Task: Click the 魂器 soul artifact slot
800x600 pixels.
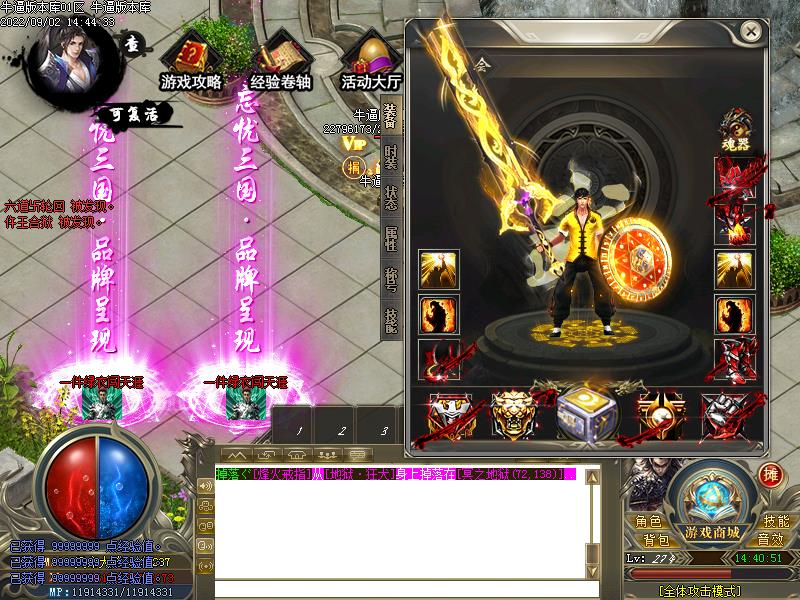Action: click(x=735, y=130)
